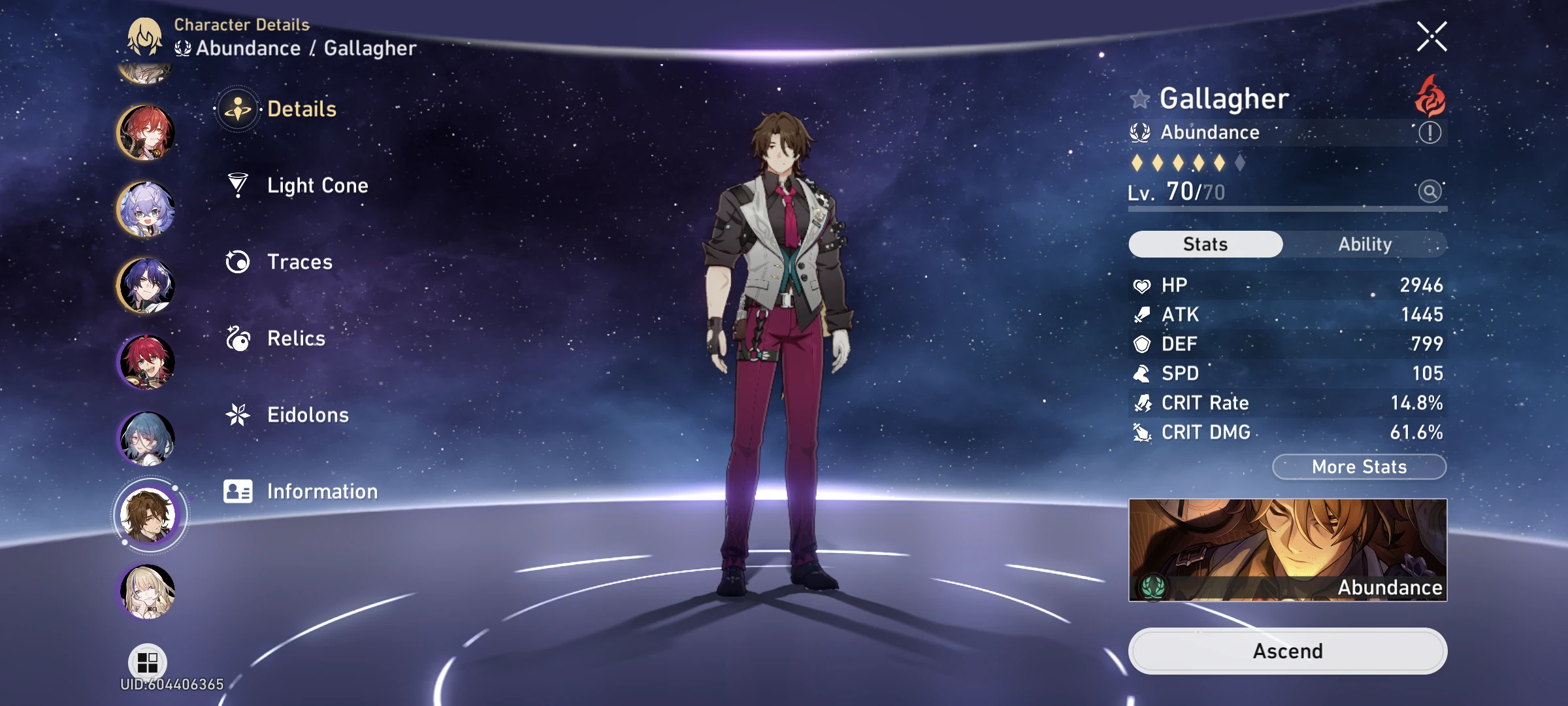1568x706 pixels.
Task: Select the blue-haired character avatar
Action: (x=146, y=438)
